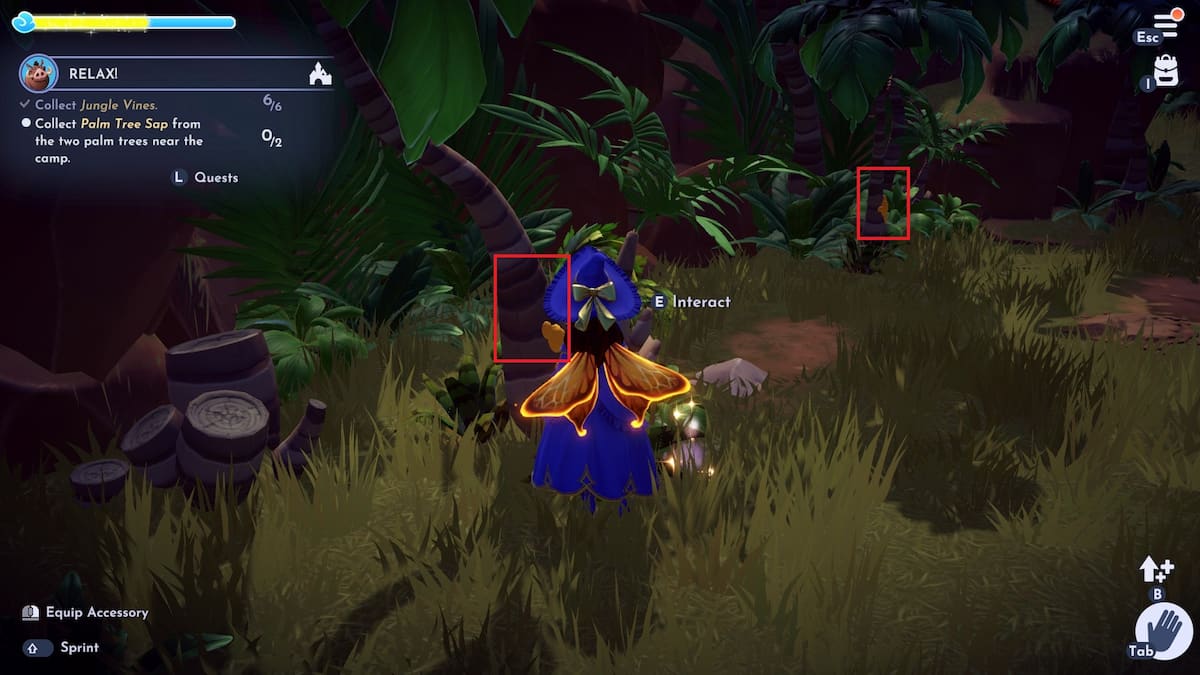Click the castle icon in quest header
1200x675 pixels.
point(321,73)
